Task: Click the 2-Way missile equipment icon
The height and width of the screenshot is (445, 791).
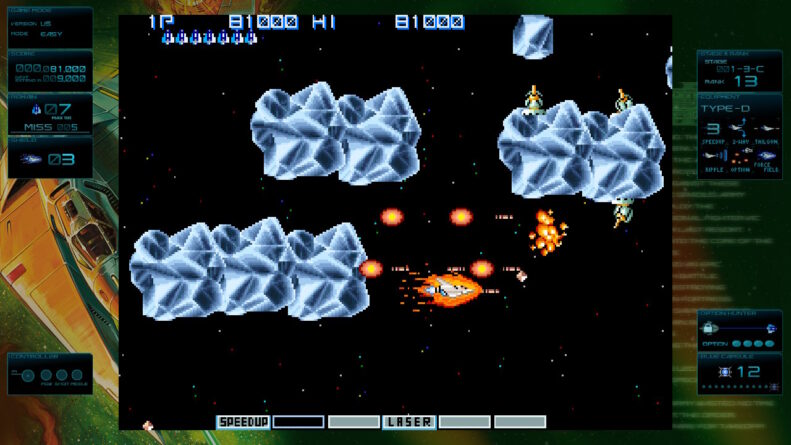Action: tap(740, 129)
